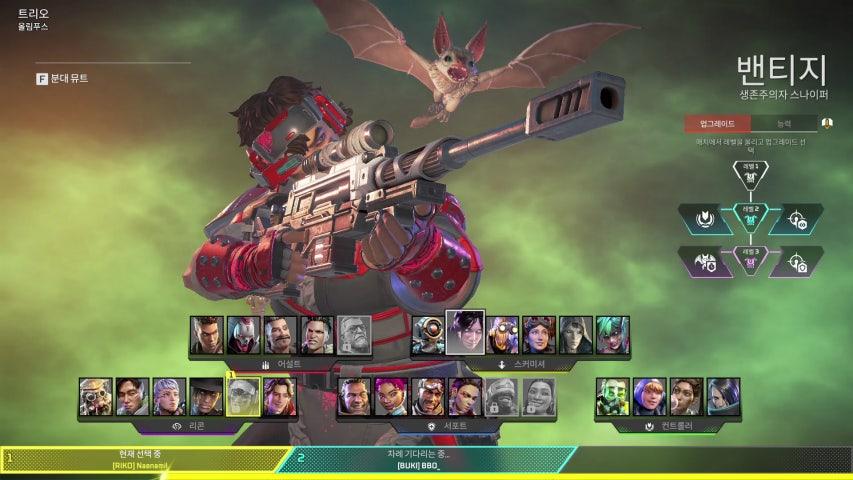Image resolution: width=853 pixels, height=480 pixels.
Task: Select Horizon legend portrait
Action: click(x=539, y=335)
